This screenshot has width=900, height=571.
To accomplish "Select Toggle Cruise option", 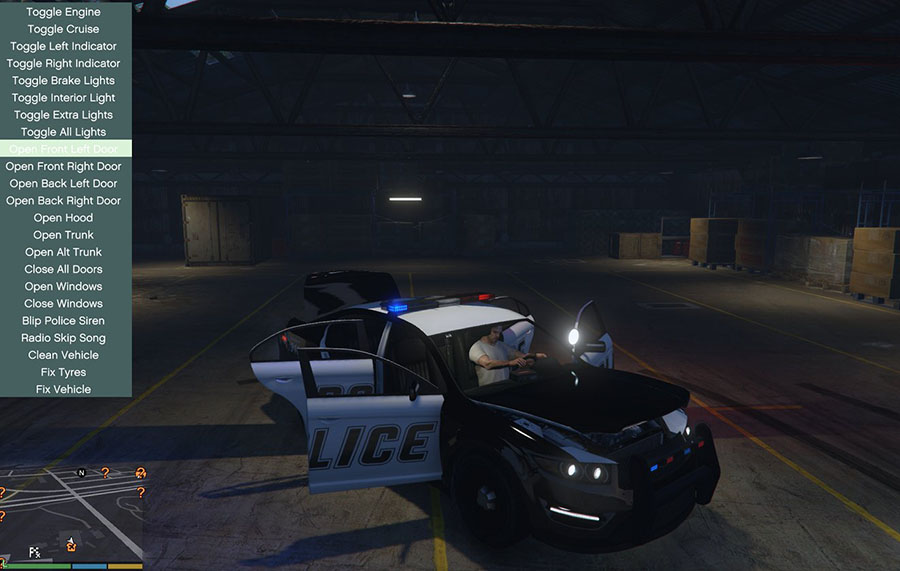I will (x=64, y=29).
